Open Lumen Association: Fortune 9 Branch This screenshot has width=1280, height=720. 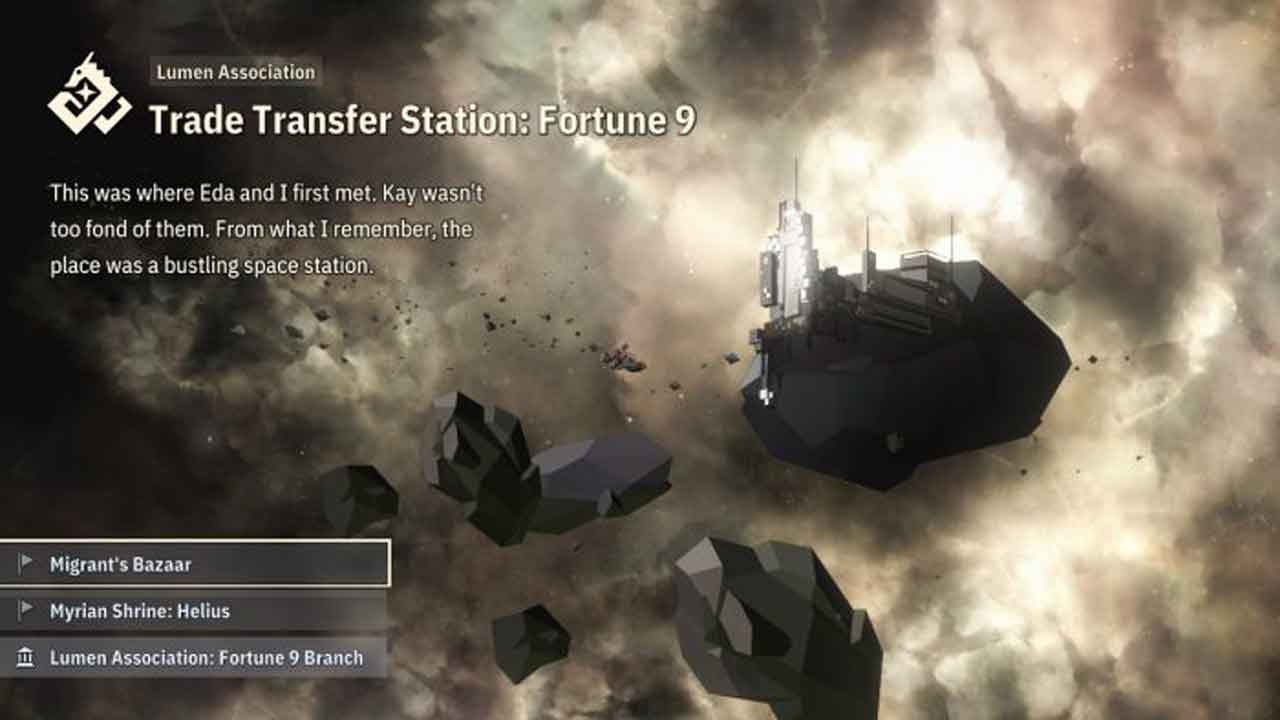(195, 658)
